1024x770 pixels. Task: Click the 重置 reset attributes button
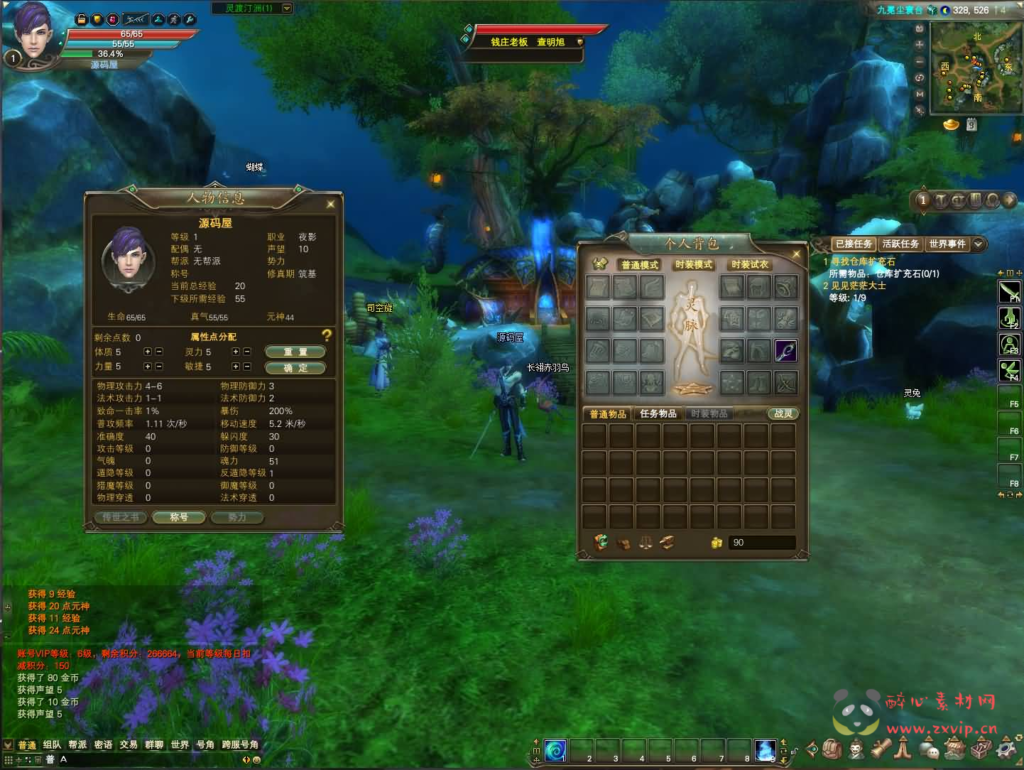coord(295,352)
